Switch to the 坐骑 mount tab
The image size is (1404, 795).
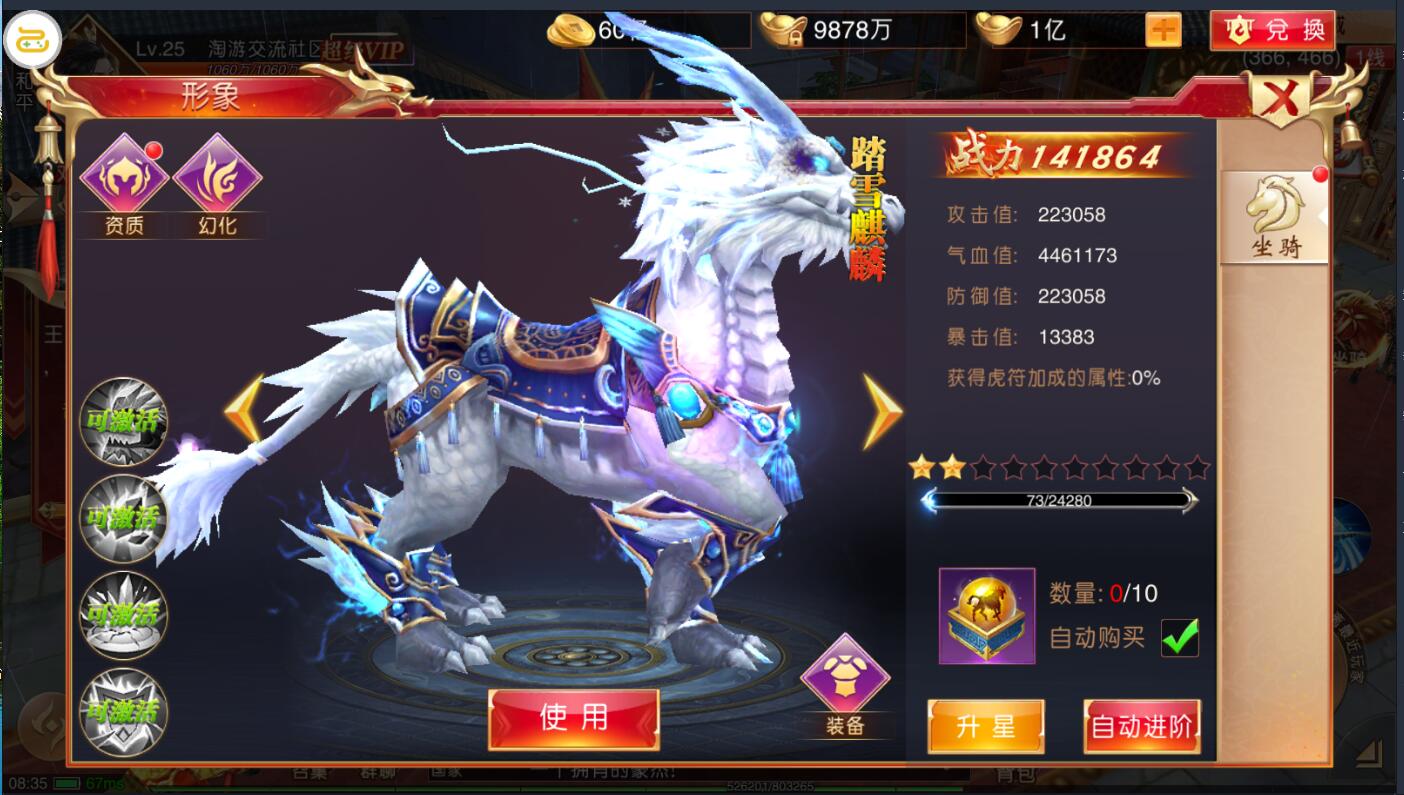click(1275, 217)
